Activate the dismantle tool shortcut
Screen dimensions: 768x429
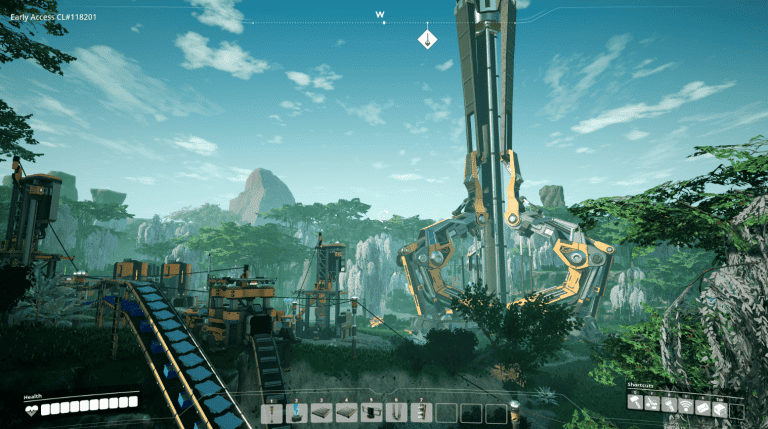pyautogui.click(x=652, y=403)
